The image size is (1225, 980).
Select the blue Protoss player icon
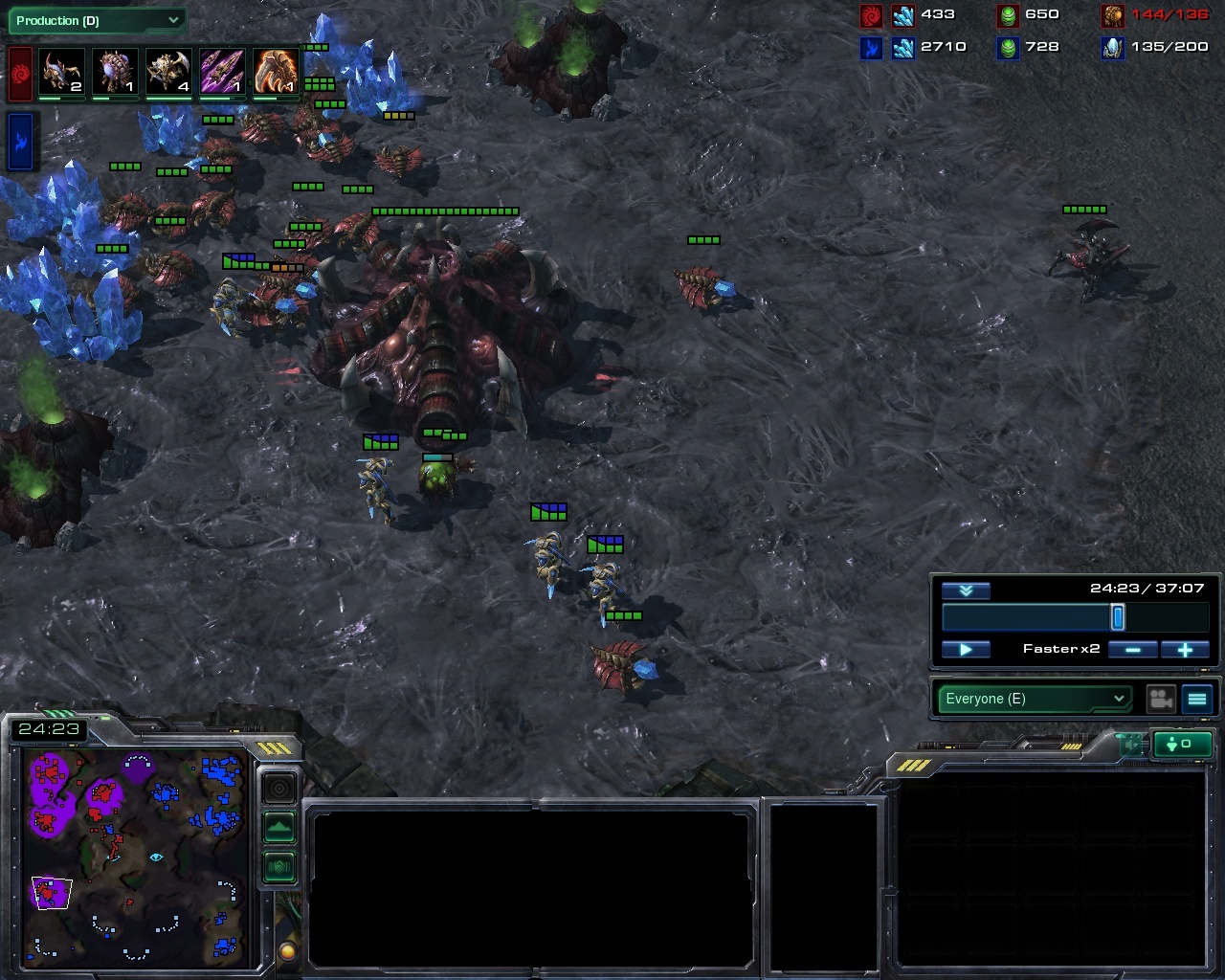tap(20, 141)
